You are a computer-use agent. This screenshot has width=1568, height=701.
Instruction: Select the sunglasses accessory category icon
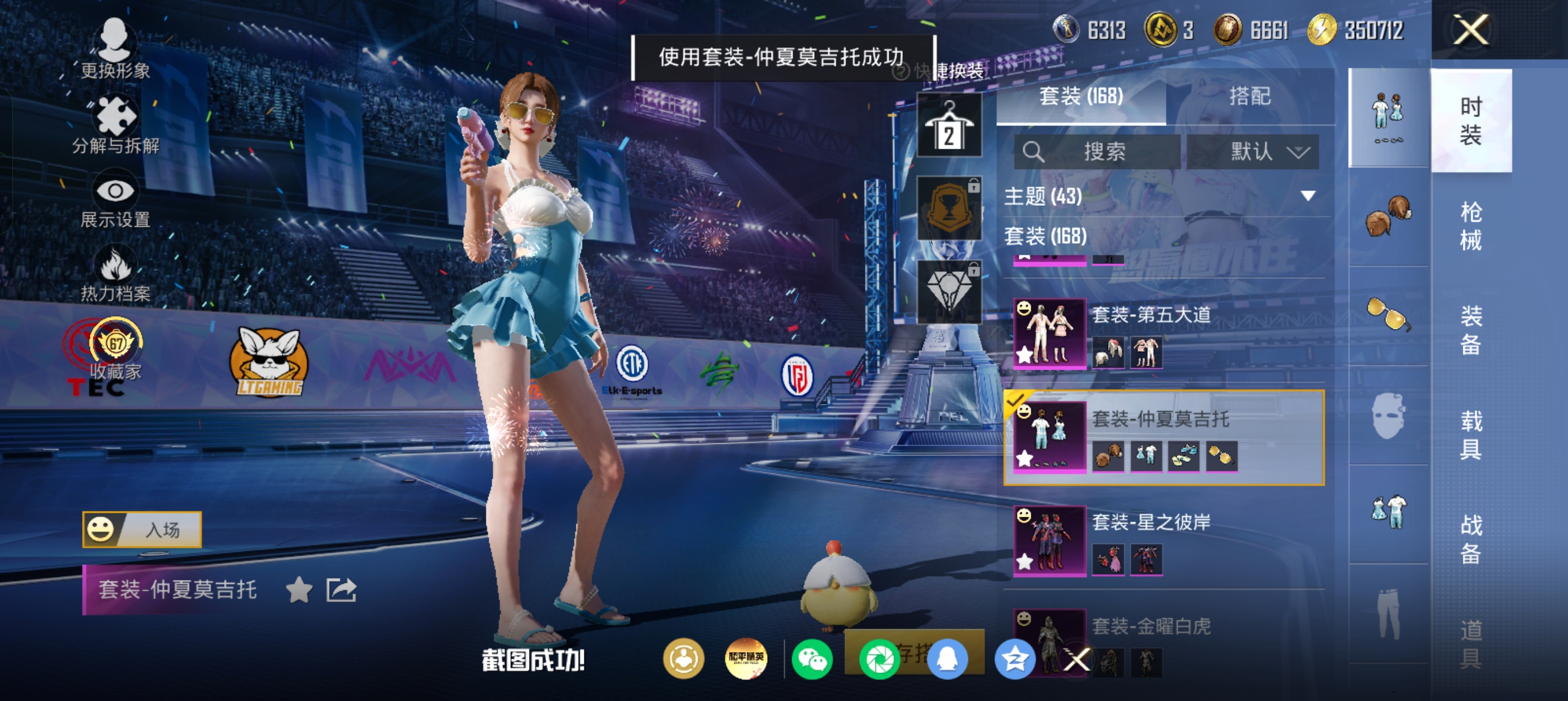click(x=1389, y=314)
